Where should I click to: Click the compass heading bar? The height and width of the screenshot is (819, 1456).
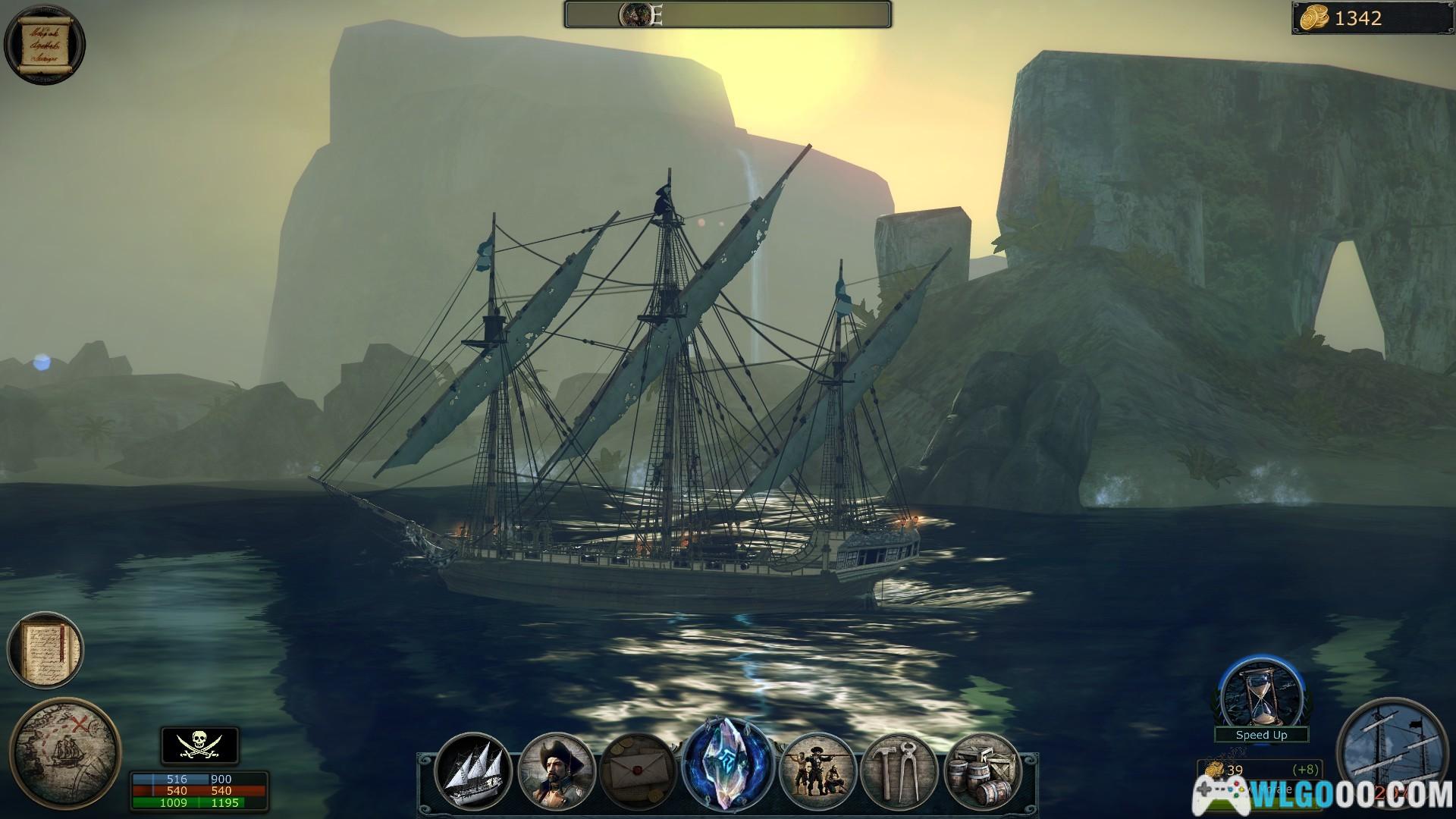727,14
